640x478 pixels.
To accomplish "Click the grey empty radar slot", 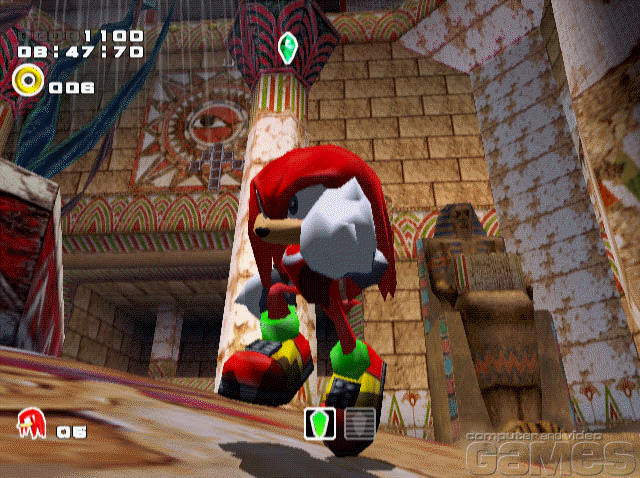I will pos(360,422).
